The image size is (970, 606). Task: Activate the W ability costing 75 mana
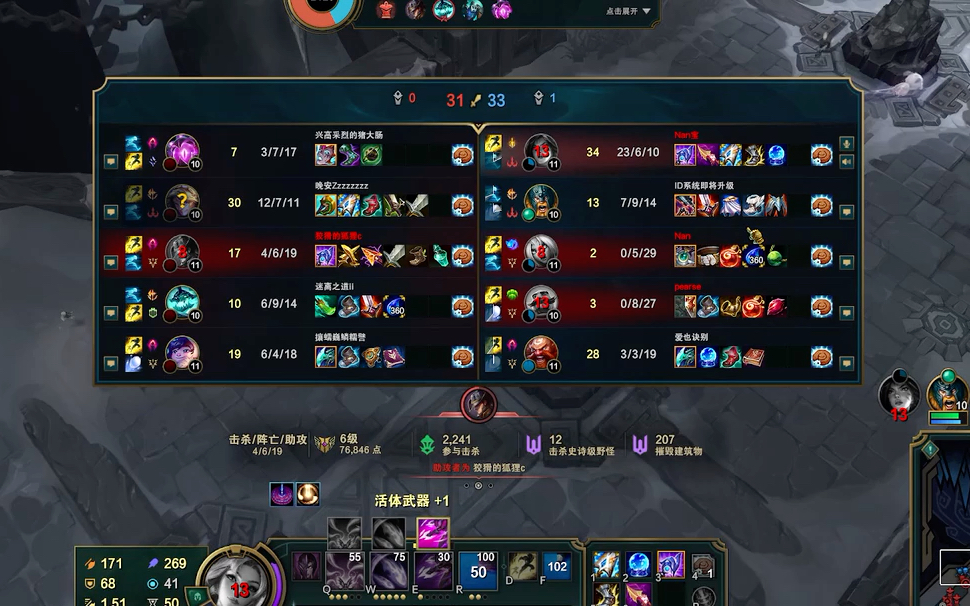(x=389, y=571)
